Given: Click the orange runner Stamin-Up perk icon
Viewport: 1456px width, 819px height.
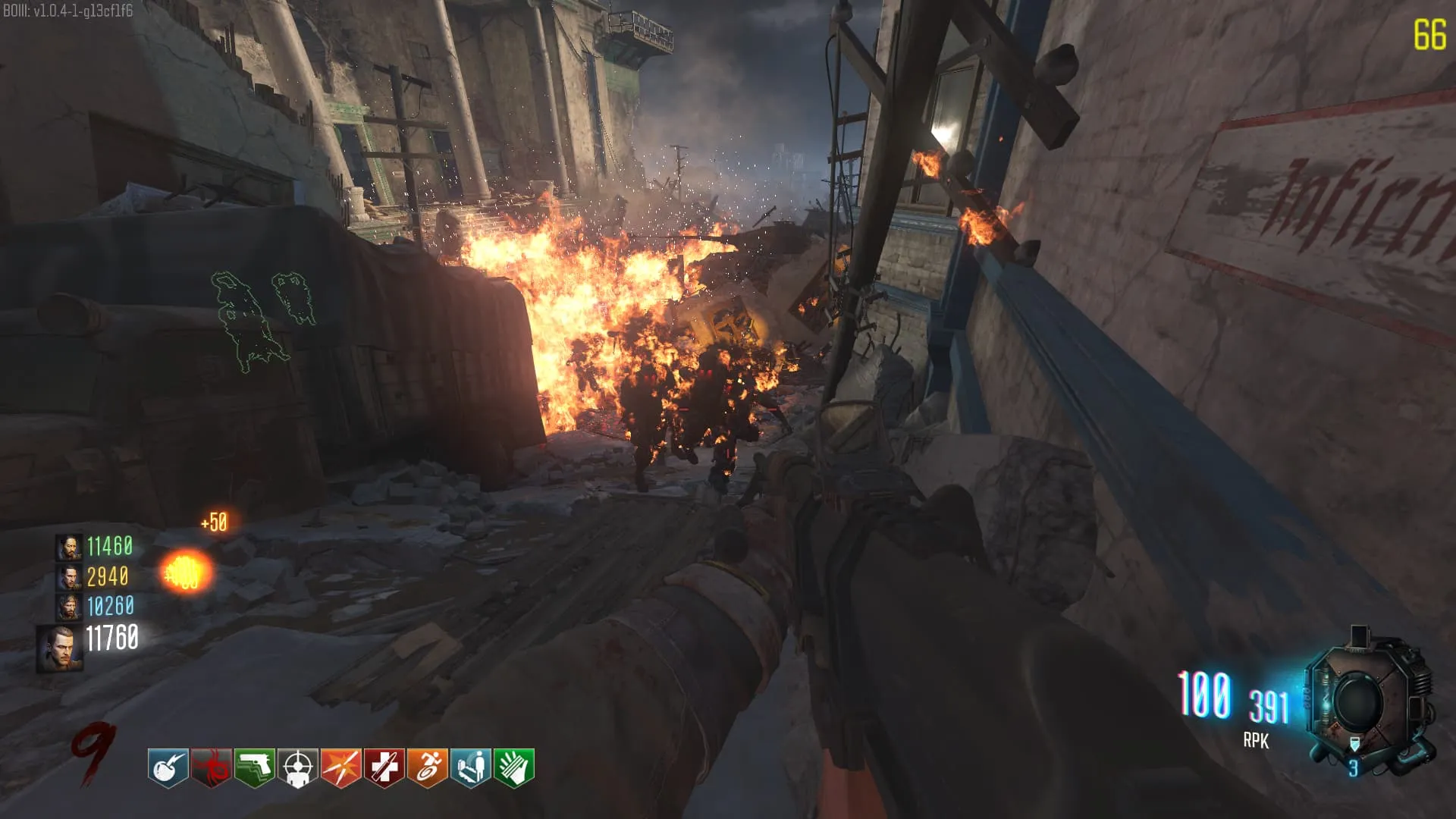Looking at the screenshot, I should click(428, 767).
